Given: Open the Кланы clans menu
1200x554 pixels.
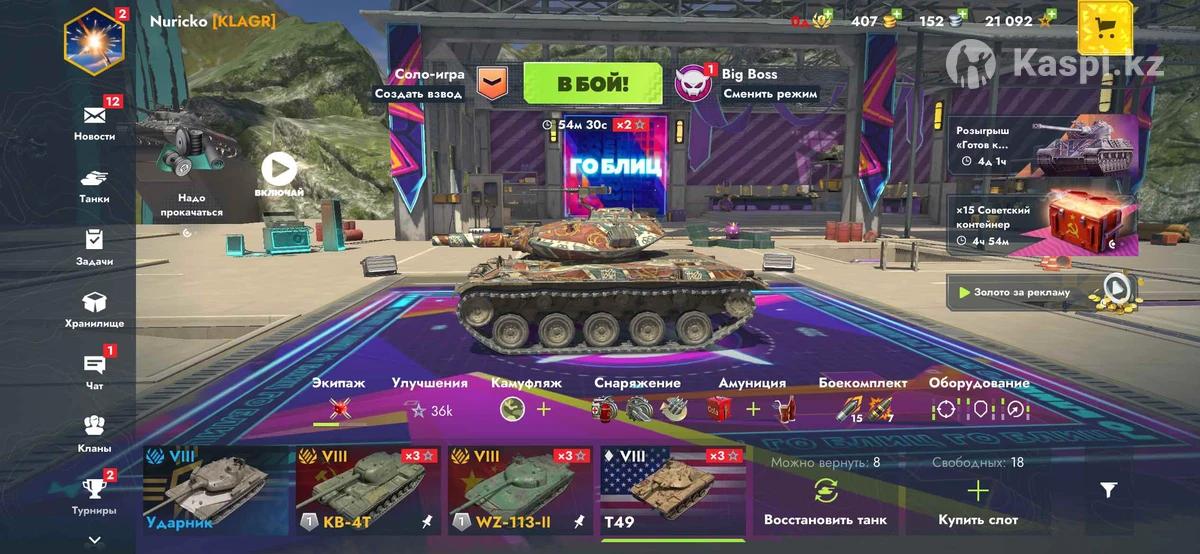Looking at the screenshot, I should coord(94,434).
